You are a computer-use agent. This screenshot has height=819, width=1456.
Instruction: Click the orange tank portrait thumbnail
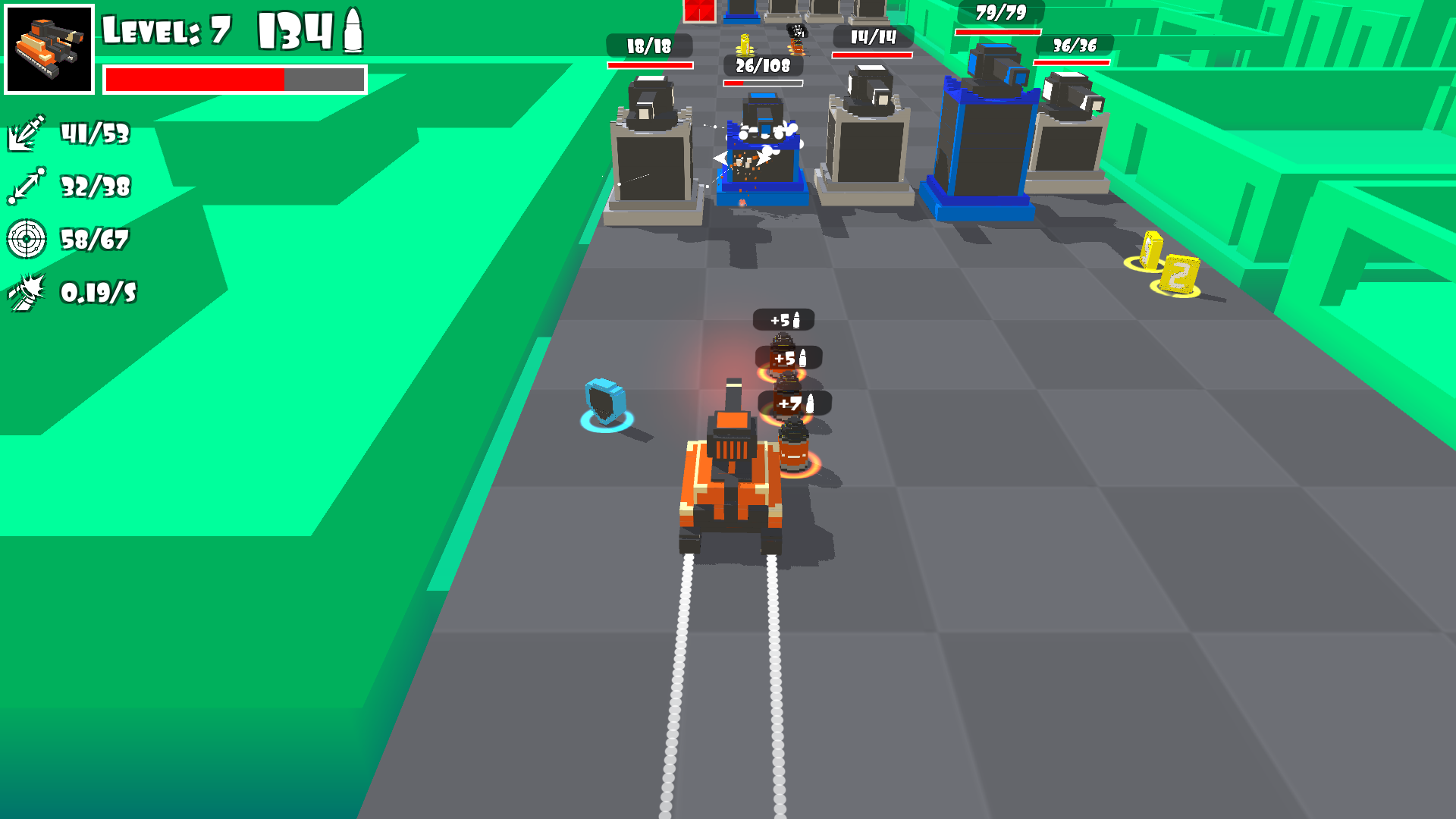tap(49, 49)
